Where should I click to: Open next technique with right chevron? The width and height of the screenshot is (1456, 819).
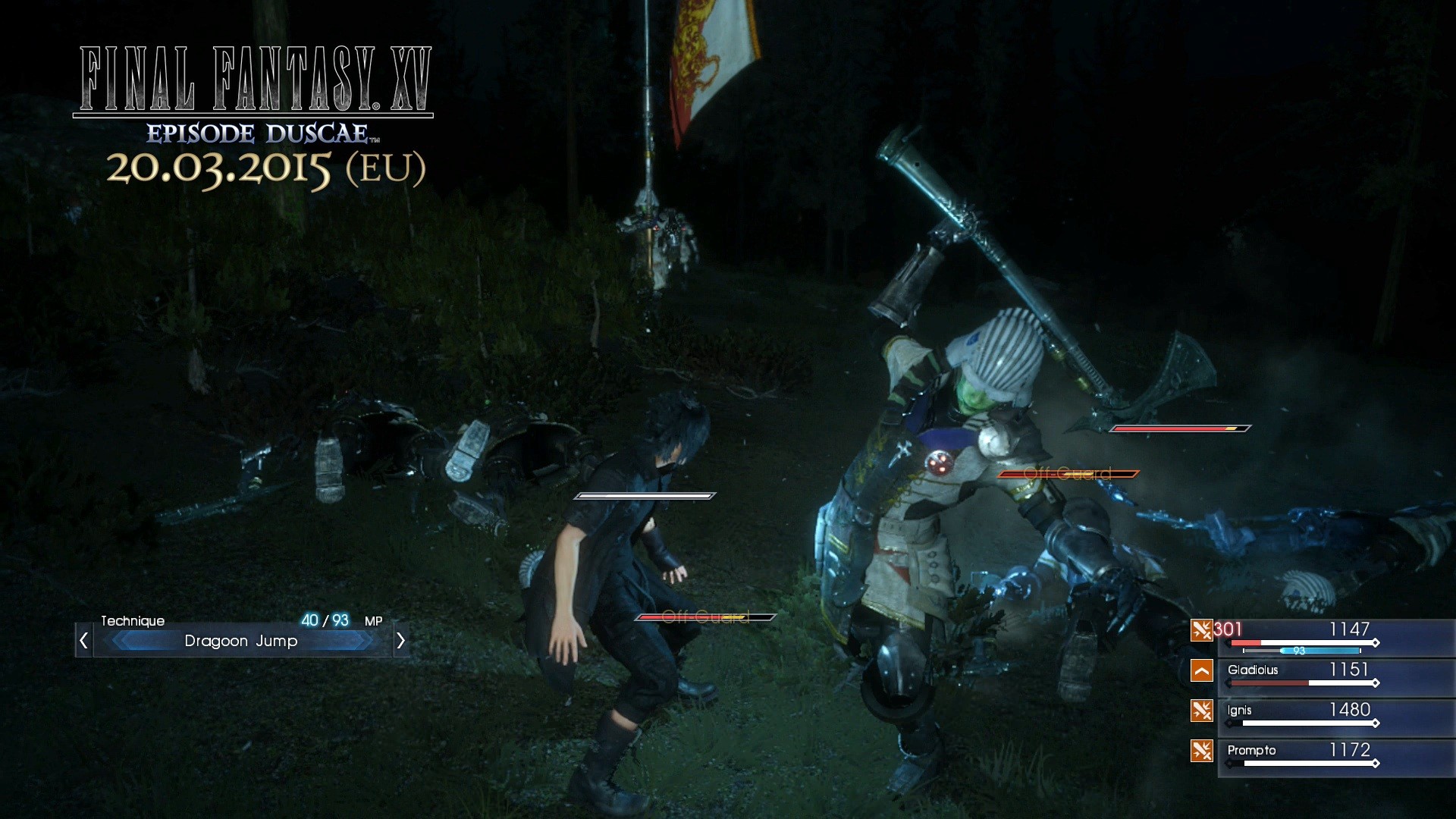coord(400,641)
